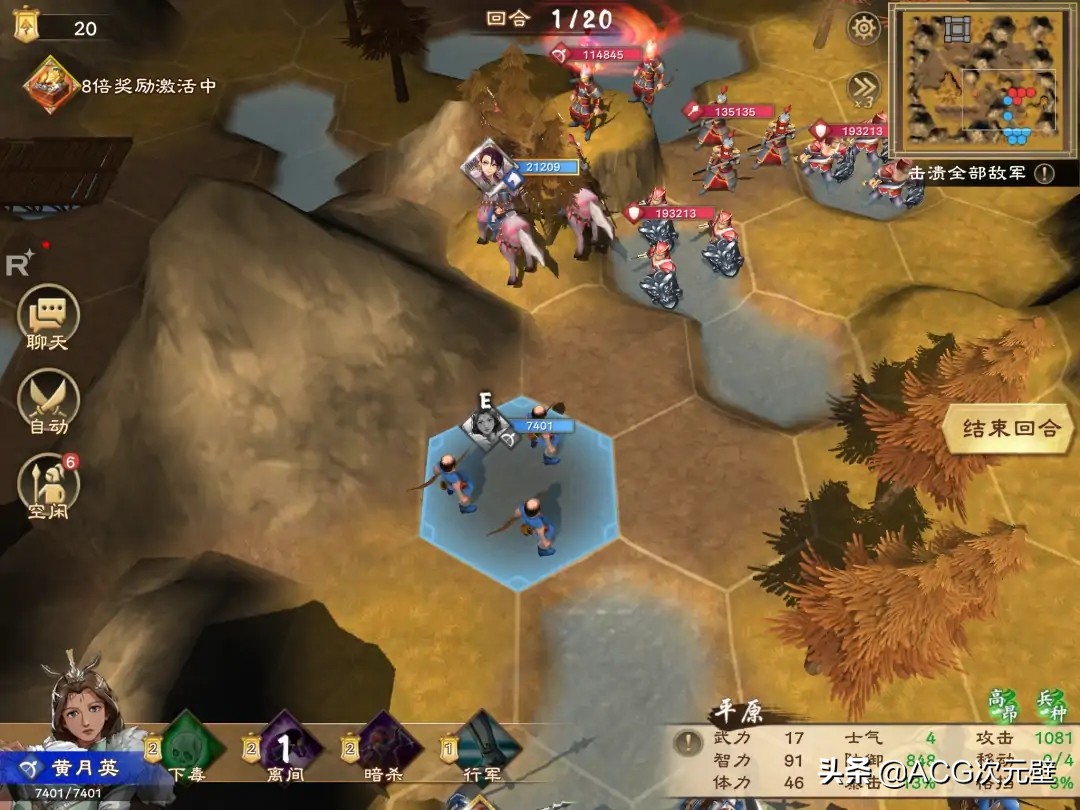Show idle units via 空闲 button
1080x810 pixels.
pyautogui.click(x=48, y=485)
